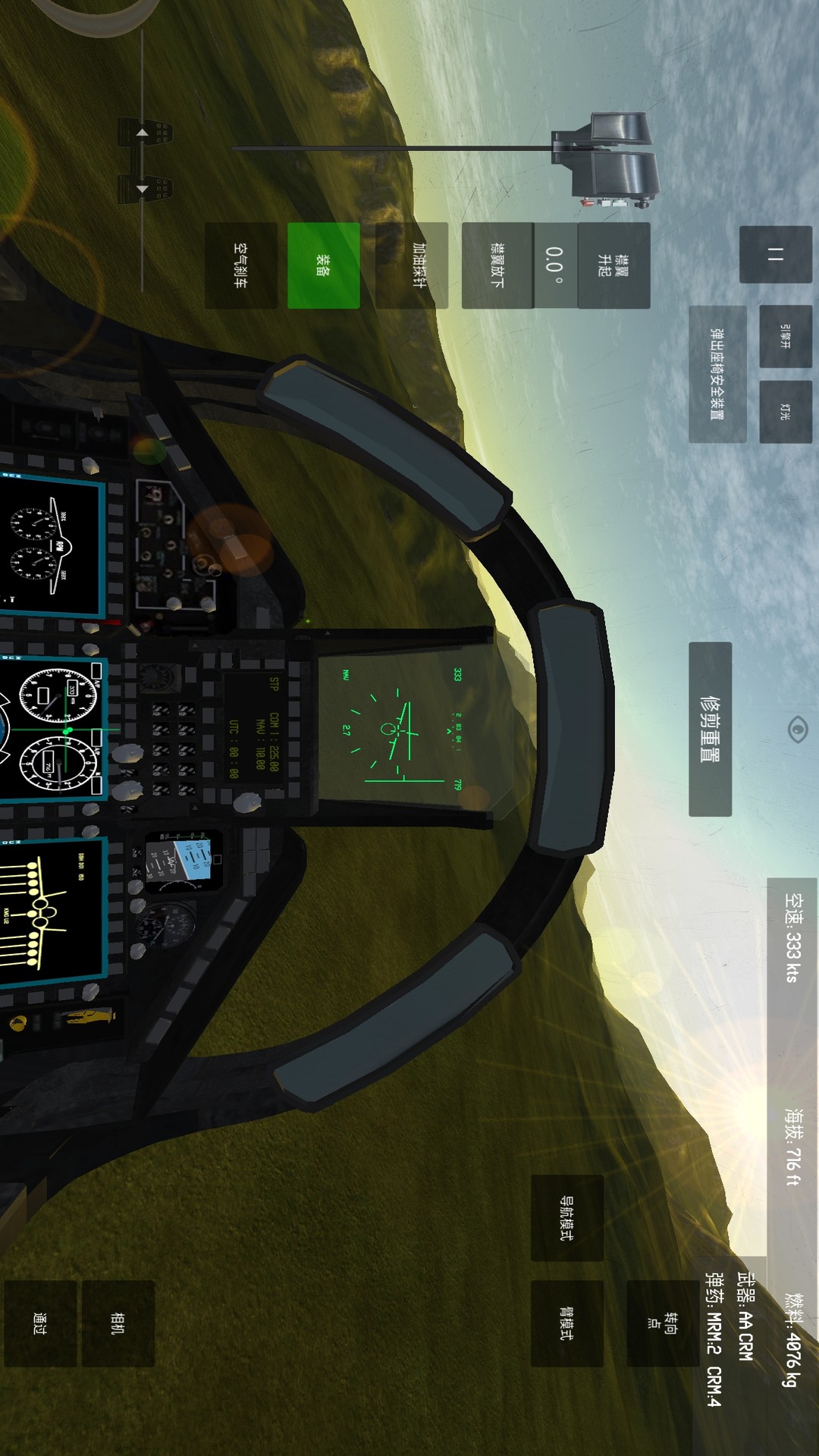The width and height of the screenshot is (819, 1456).
Task: Toggle the 加油探针 refueling probe
Action: pyautogui.click(x=412, y=265)
